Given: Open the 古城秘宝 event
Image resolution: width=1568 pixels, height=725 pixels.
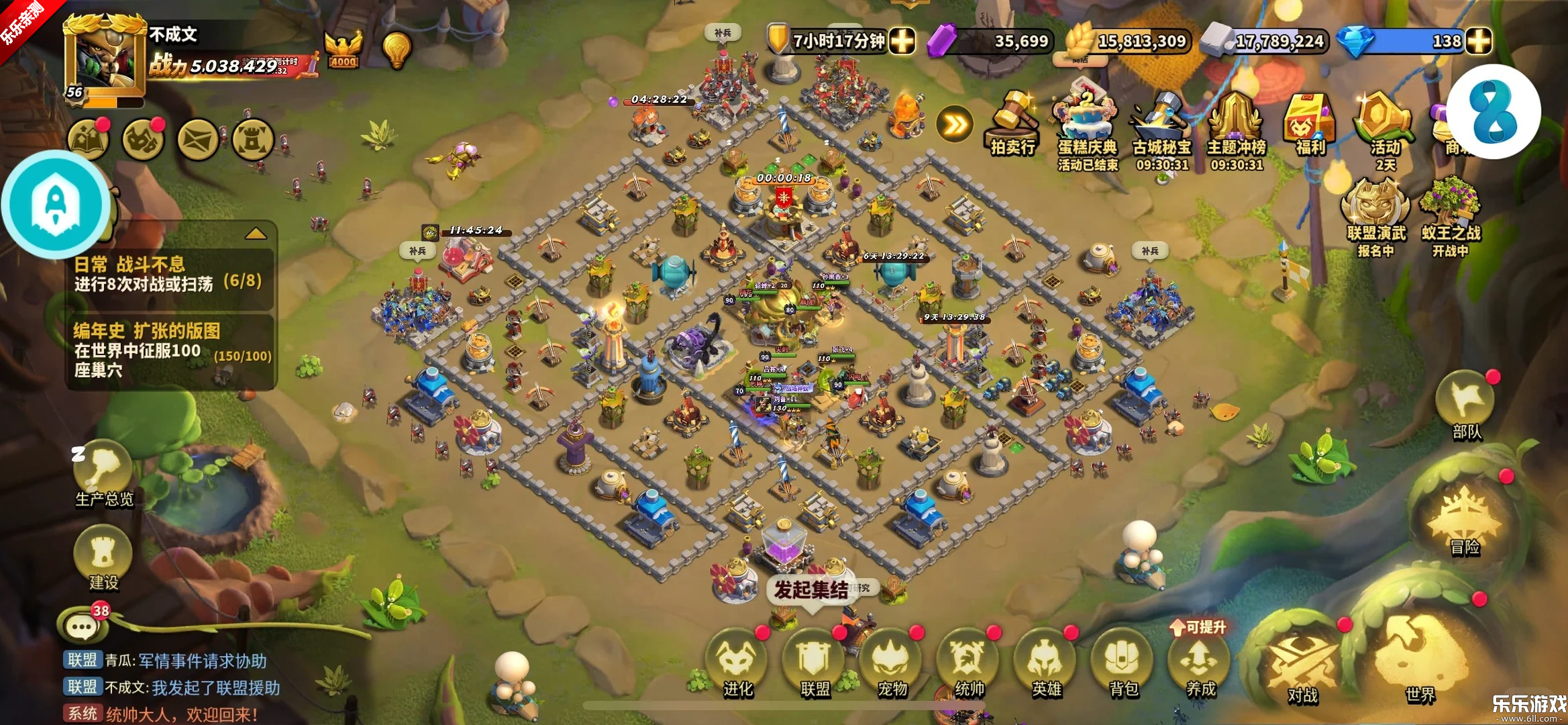Looking at the screenshot, I should click(1162, 128).
